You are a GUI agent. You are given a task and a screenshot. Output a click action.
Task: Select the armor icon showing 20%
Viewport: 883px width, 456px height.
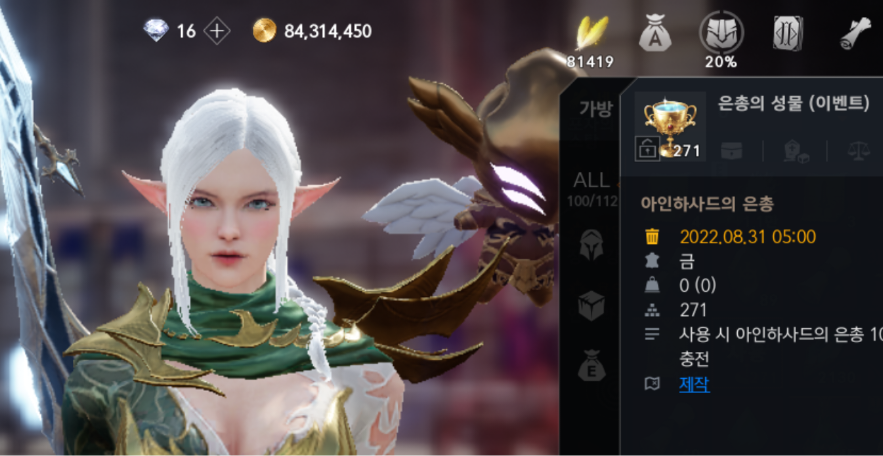tap(720, 34)
